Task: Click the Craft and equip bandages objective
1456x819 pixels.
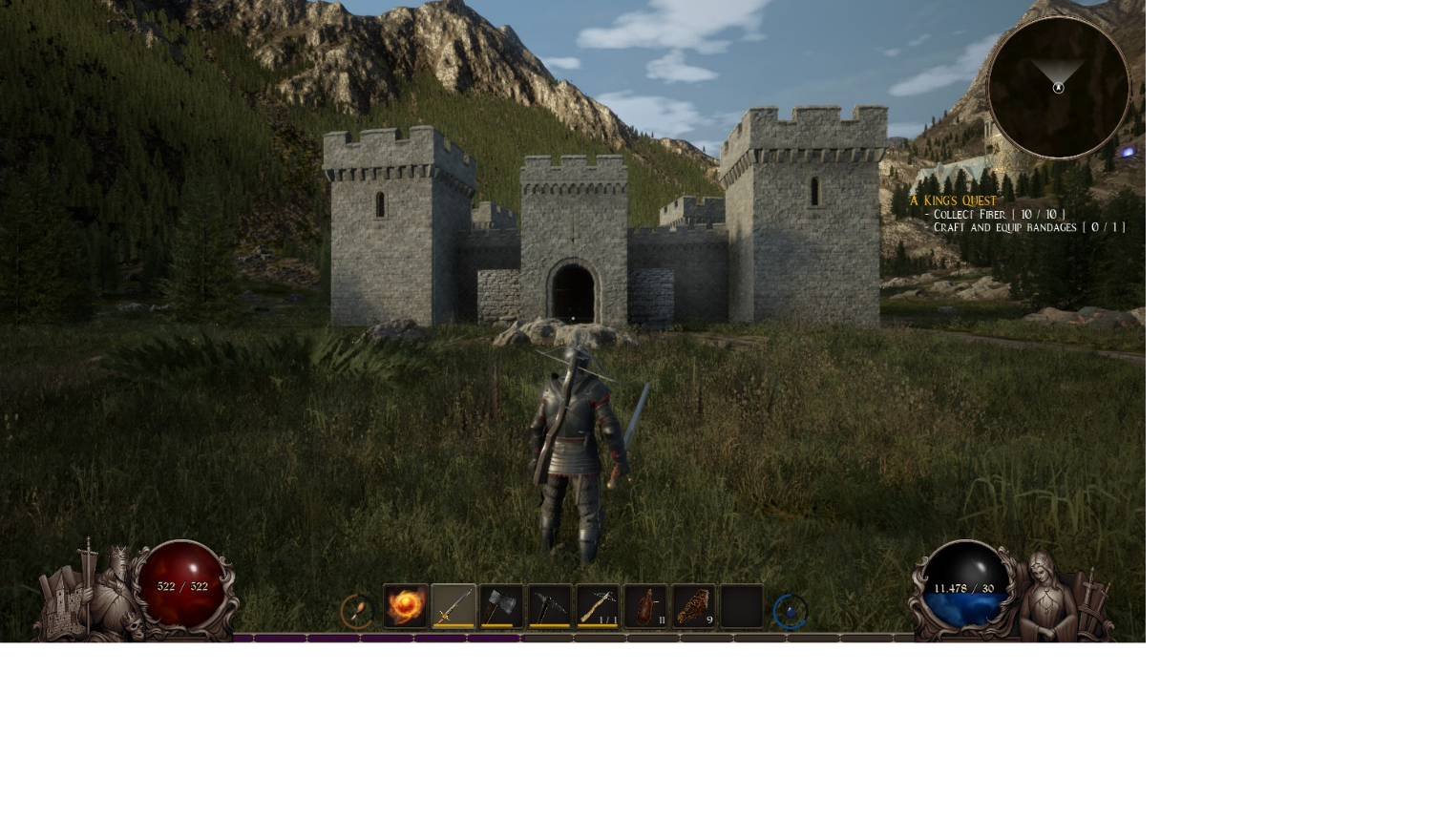Action: pyautogui.click(x=1023, y=227)
